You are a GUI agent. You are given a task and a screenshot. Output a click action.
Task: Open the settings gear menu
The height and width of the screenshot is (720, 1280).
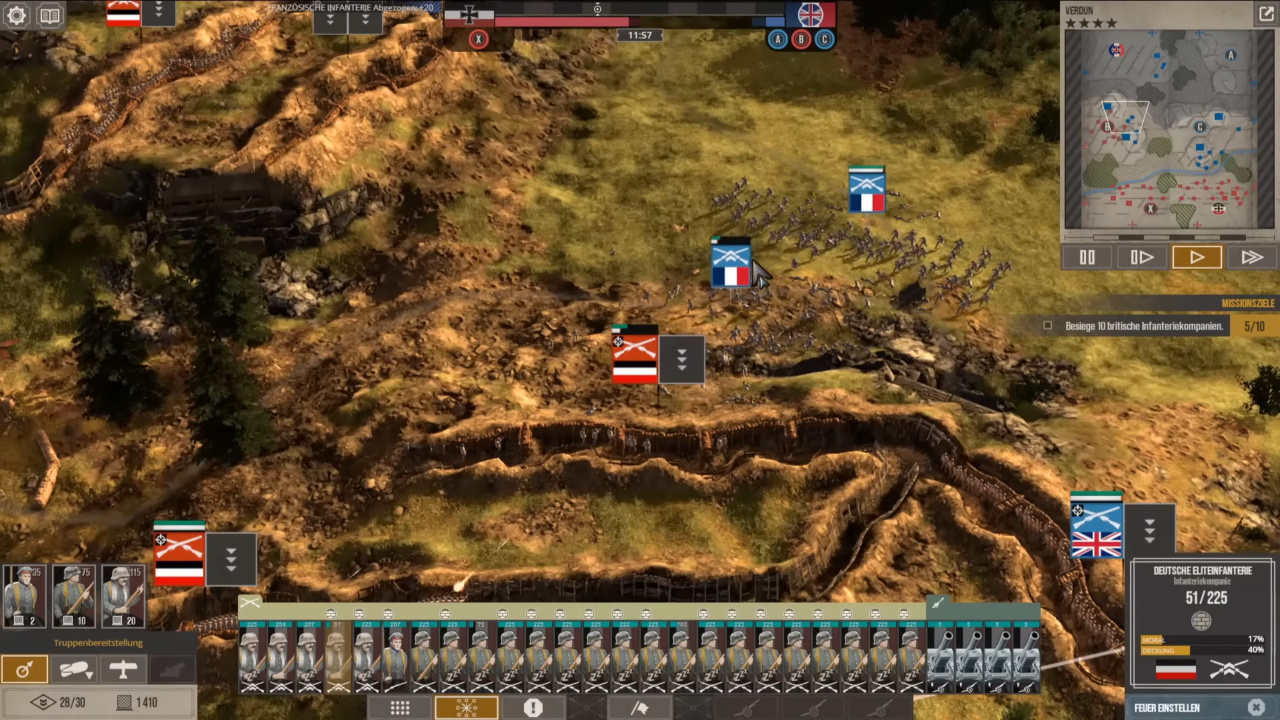click(x=16, y=16)
